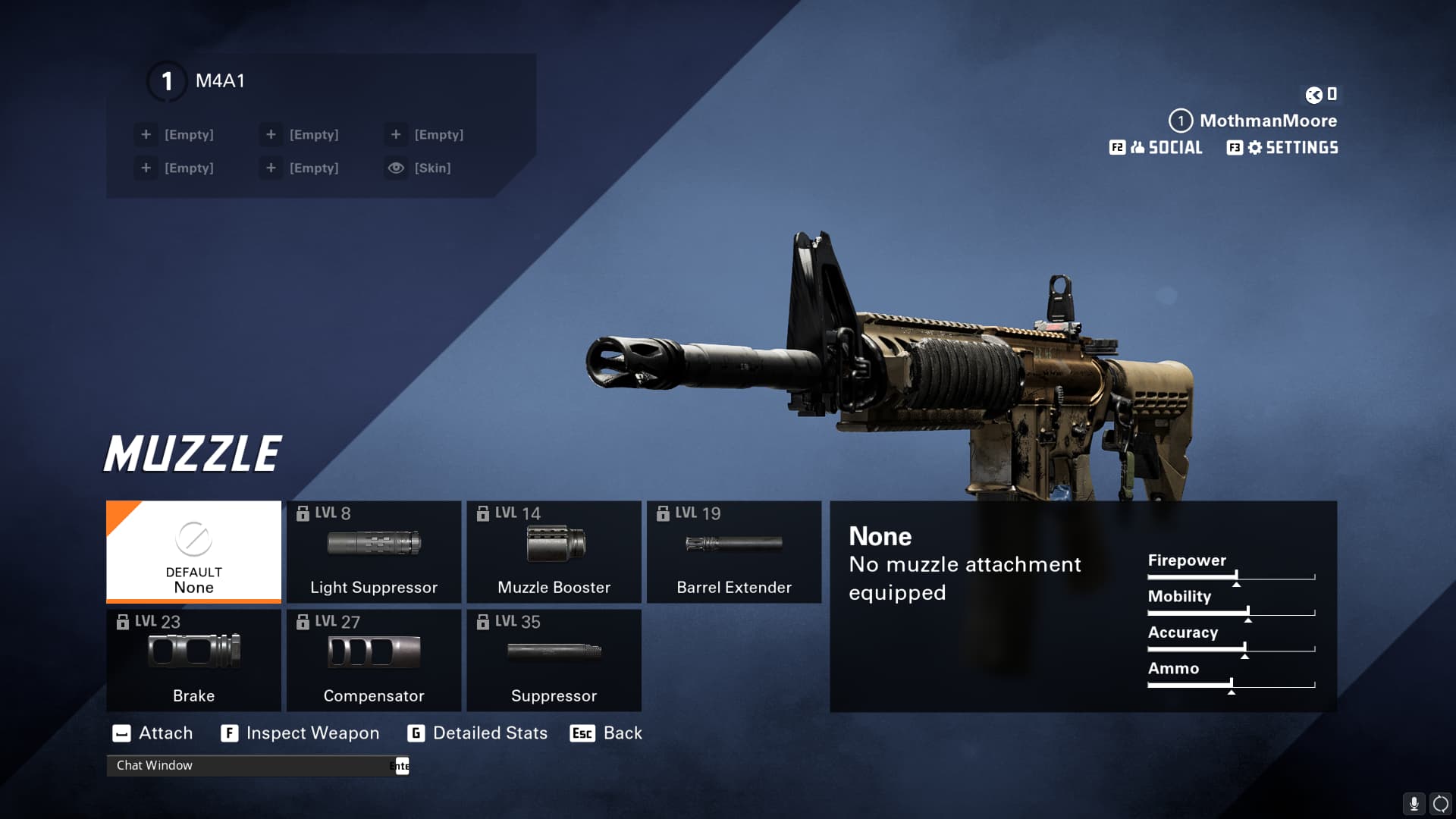Click the Chat Window input box
This screenshot has height=819, width=1456.
pos(250,766)
